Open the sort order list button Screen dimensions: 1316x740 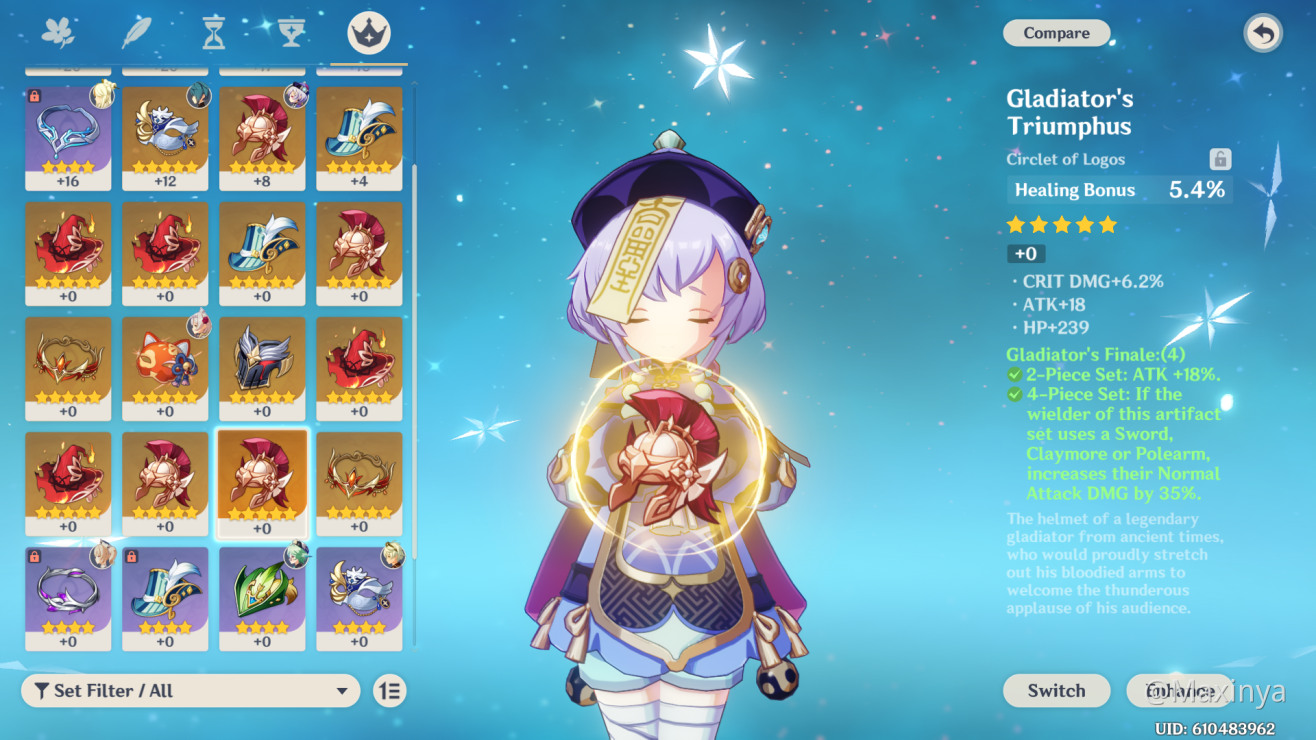(x=390, y=690)
